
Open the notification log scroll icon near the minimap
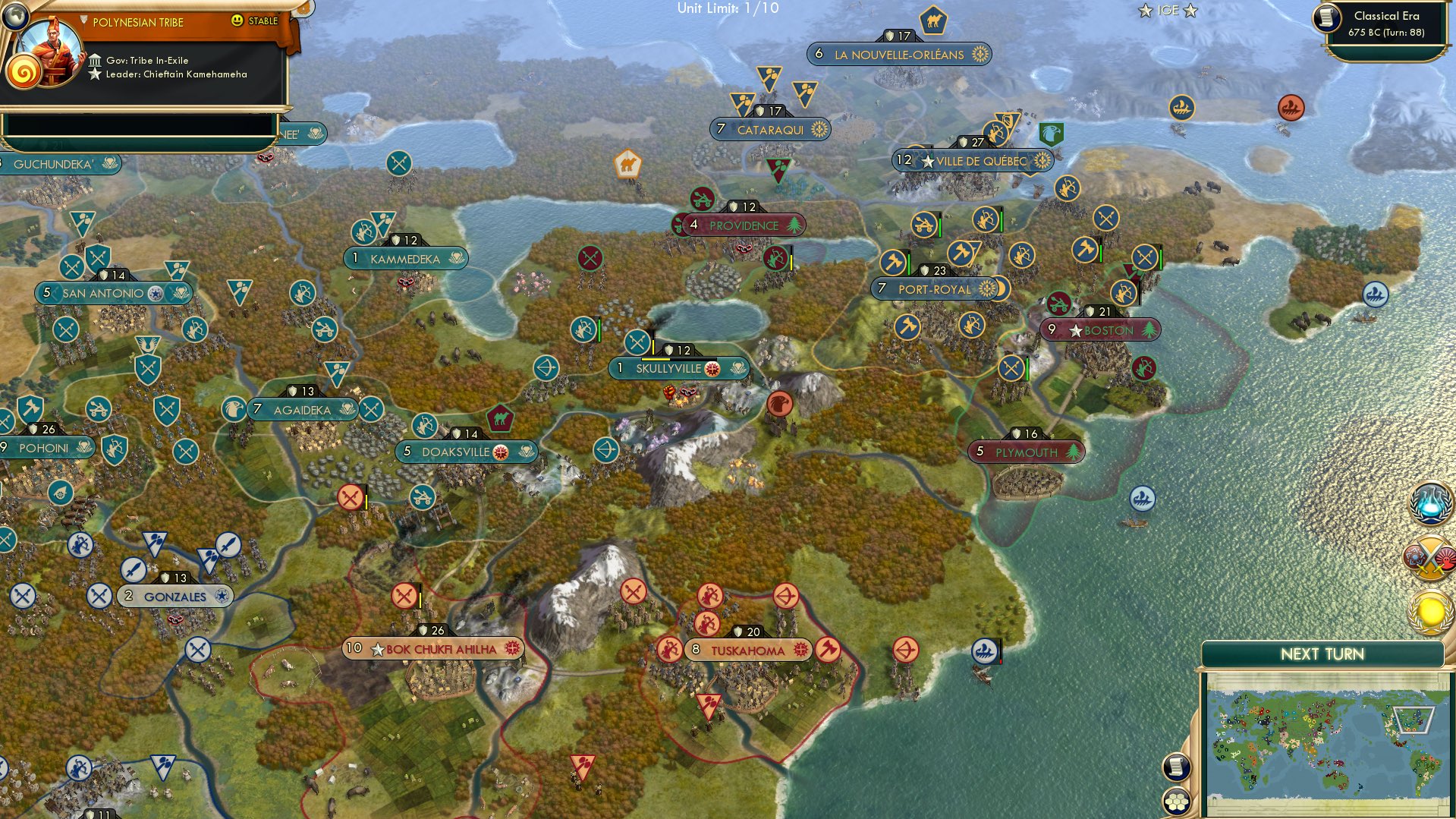pyautogui.click(x=1176, y=767)
